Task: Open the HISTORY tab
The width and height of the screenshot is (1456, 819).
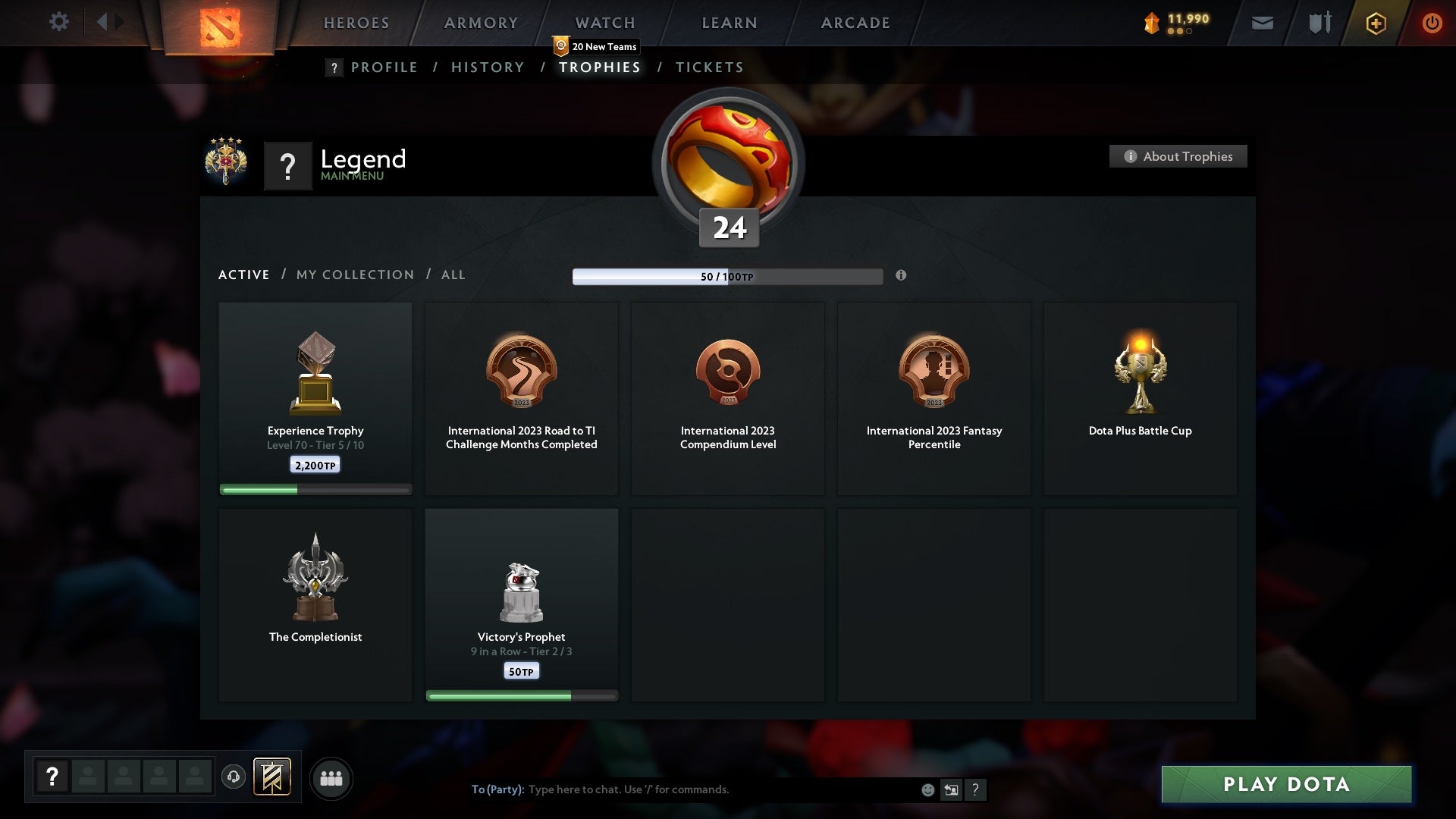Action: (487, 67)
